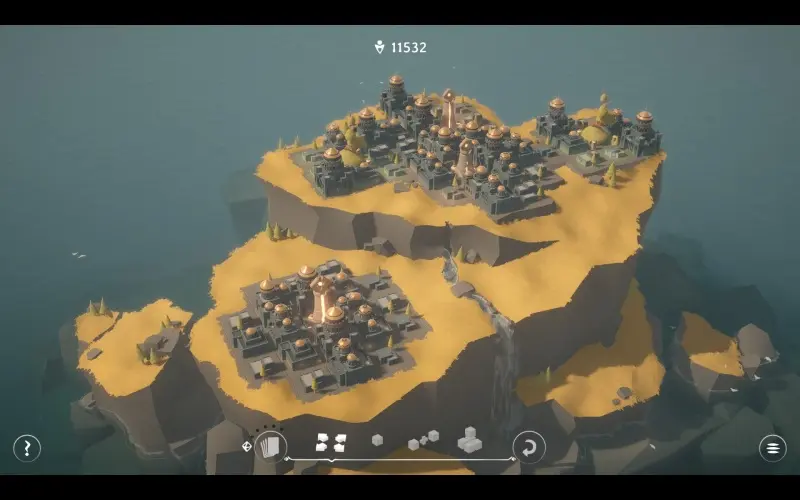
Task: Open the question mark help button
Action: click(x=27, y=448)
